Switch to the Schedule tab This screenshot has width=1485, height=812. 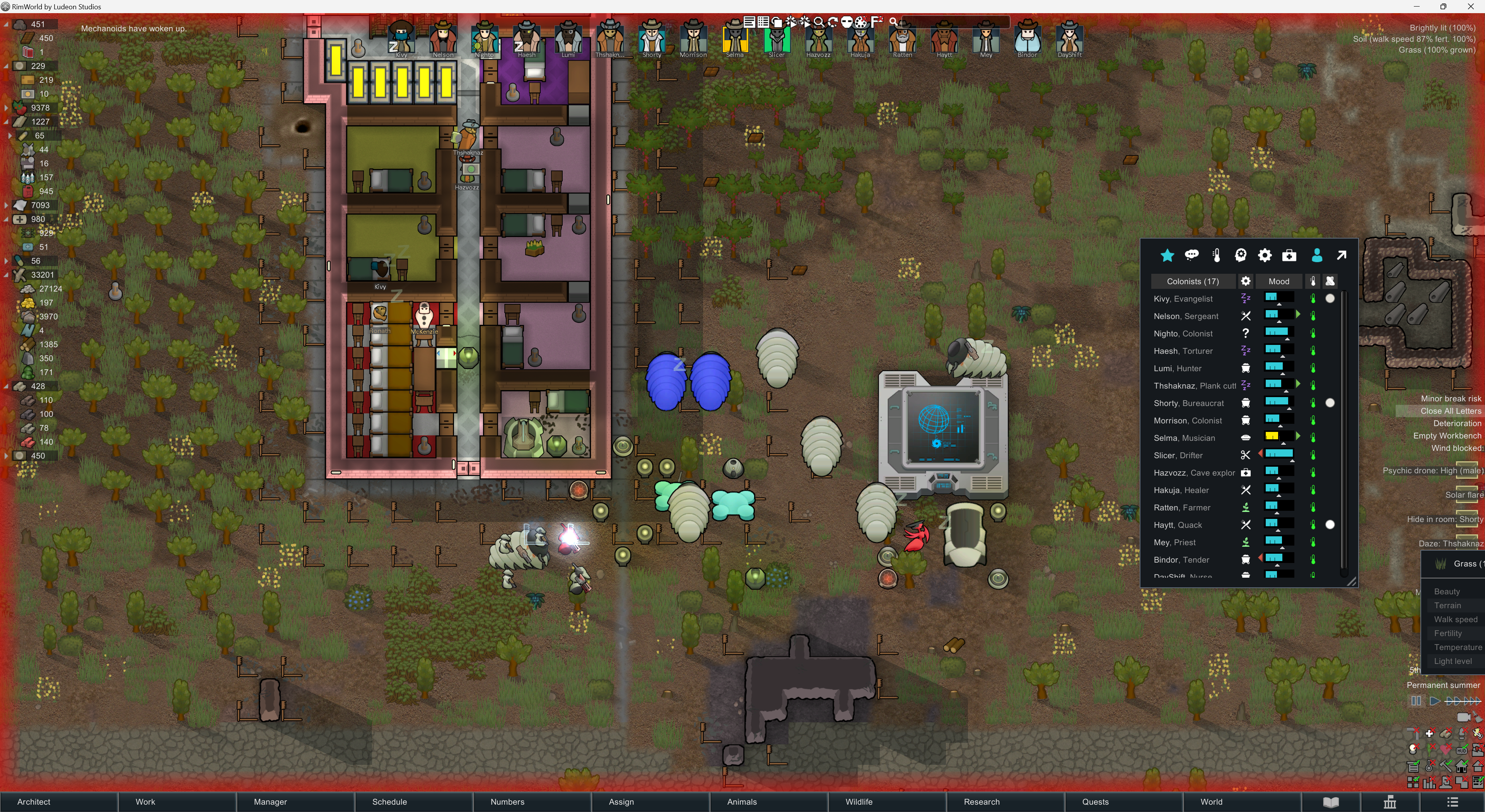(389, 802)
